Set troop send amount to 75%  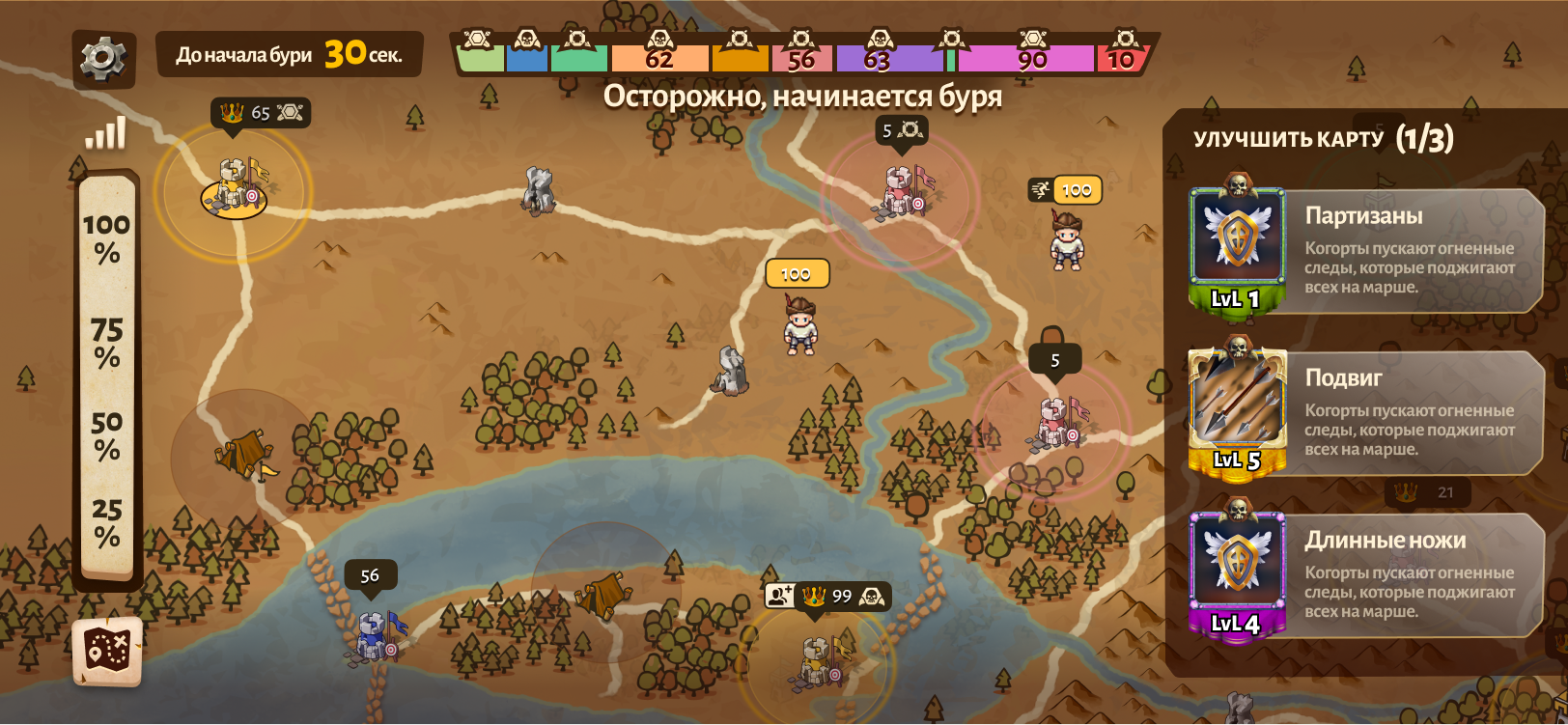click(106, 344)
